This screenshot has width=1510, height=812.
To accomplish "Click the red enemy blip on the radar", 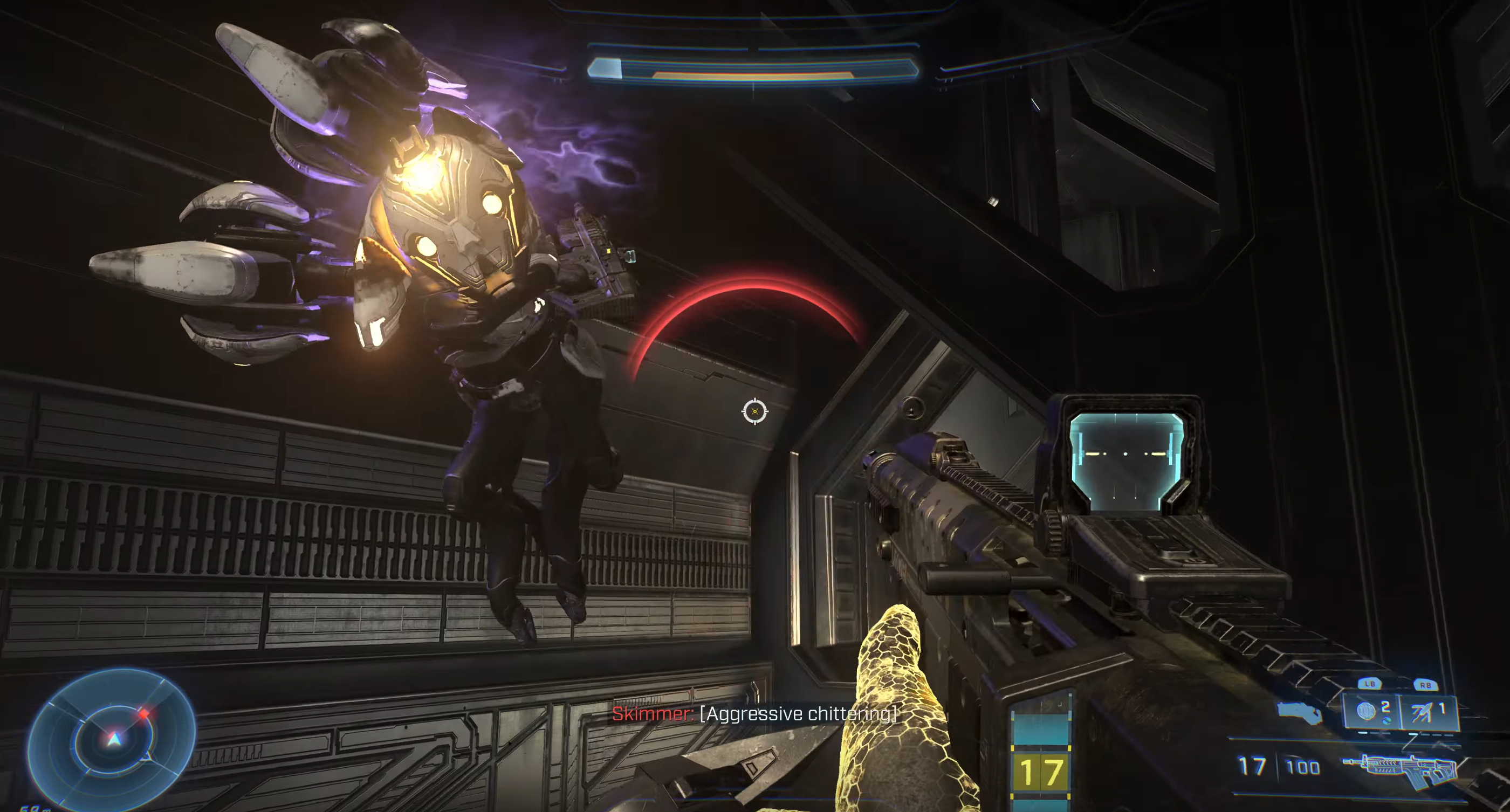I will (143, 713).
